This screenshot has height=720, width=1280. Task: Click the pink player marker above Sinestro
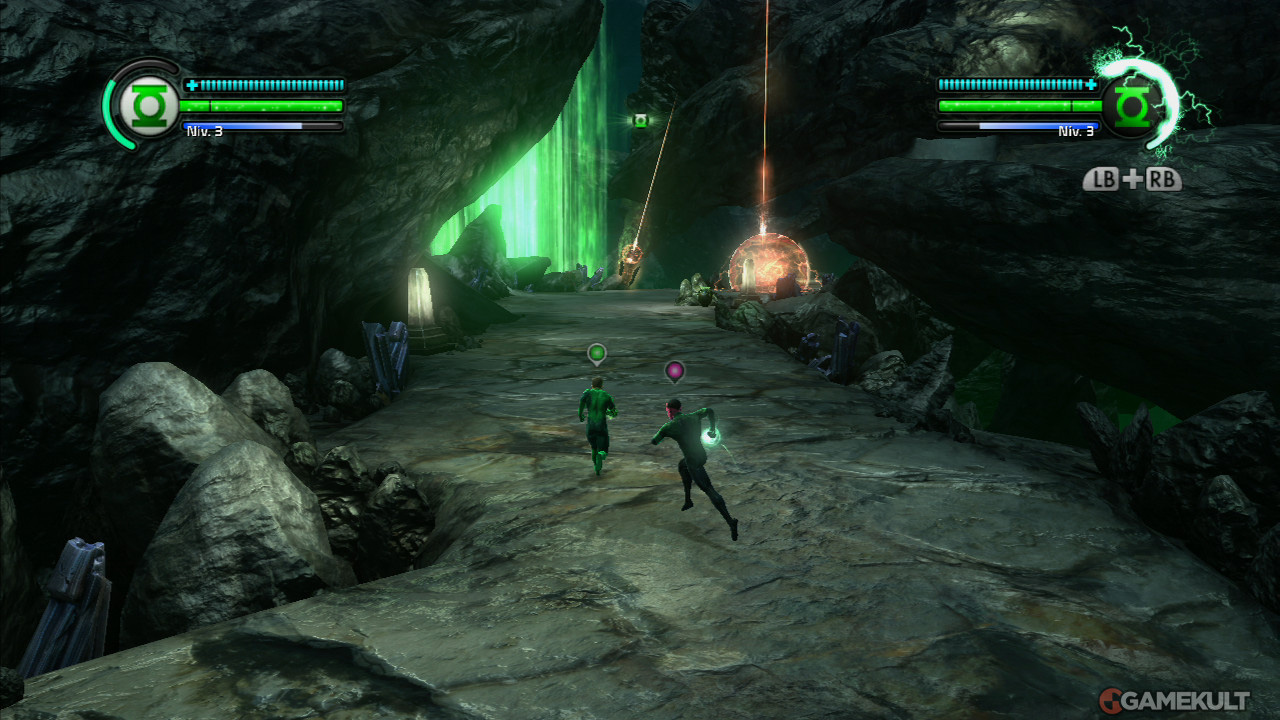click(675, 371)
